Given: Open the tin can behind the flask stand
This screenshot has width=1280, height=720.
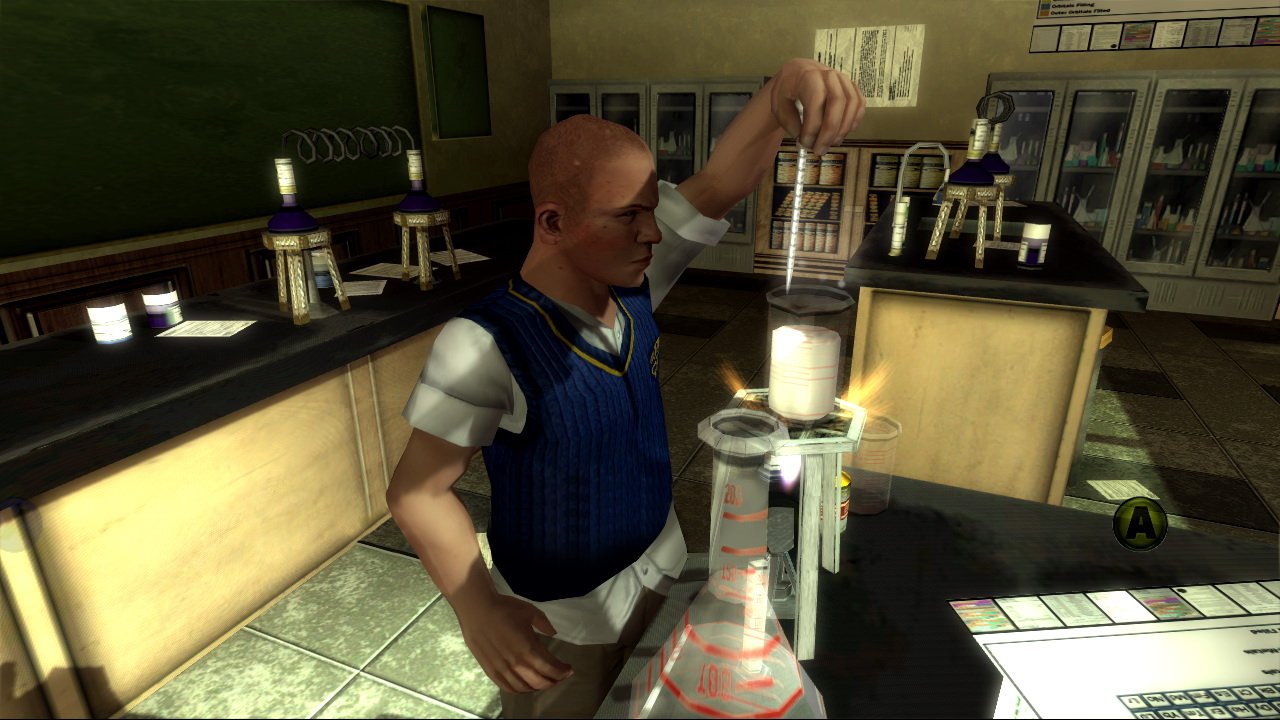Looking at the screenshot, I should point(845,500).
